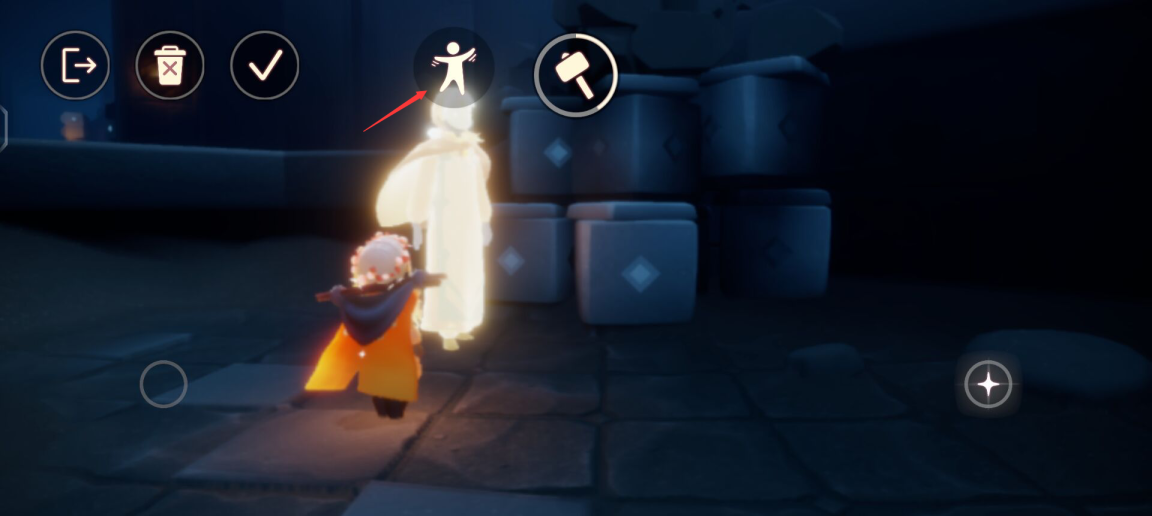This screenshot has width=1152, height=516.
Task: Choose the hammer build tool
Action: coord(575,74)
